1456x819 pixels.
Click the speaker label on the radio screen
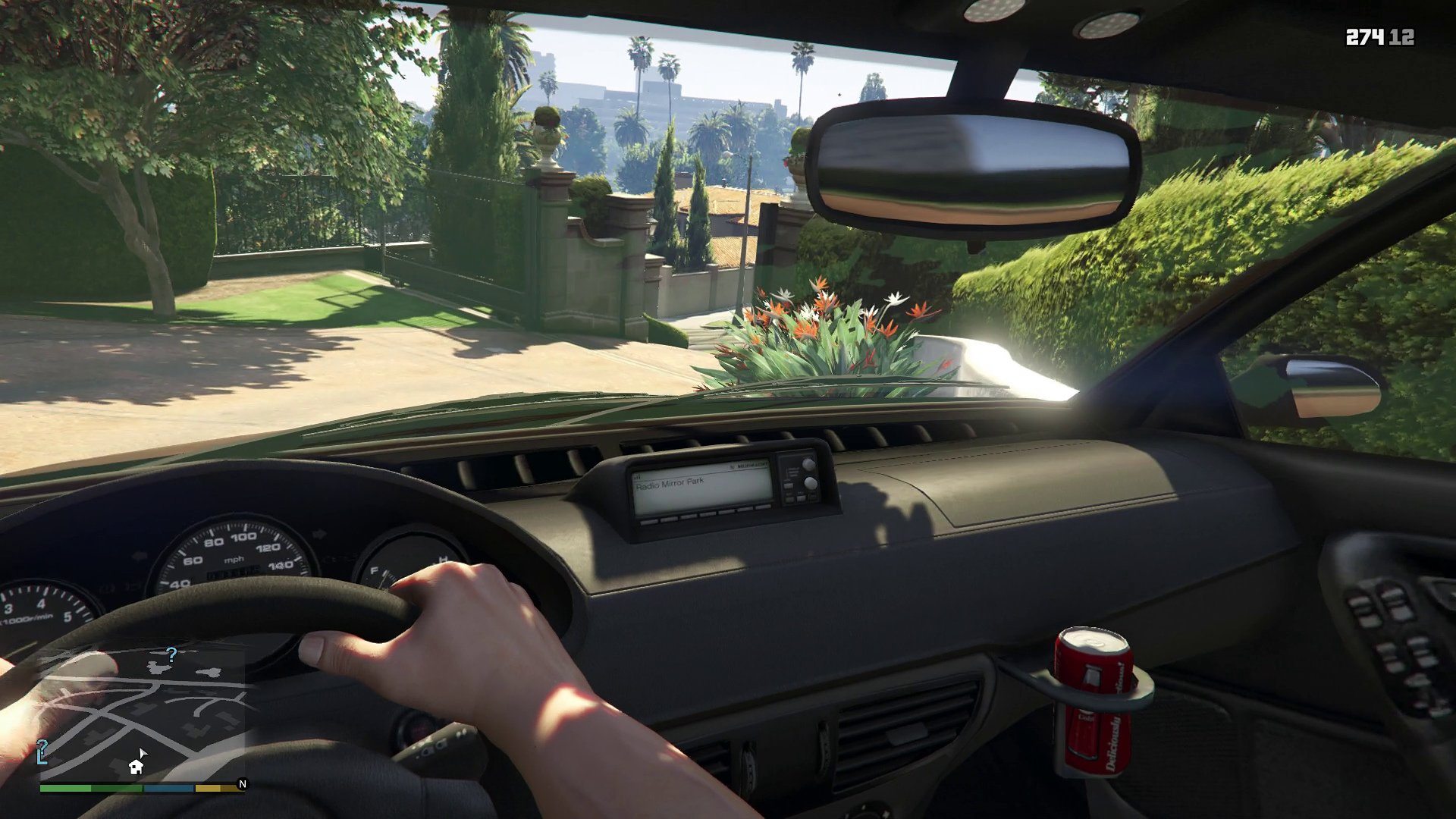pos(752,465)
